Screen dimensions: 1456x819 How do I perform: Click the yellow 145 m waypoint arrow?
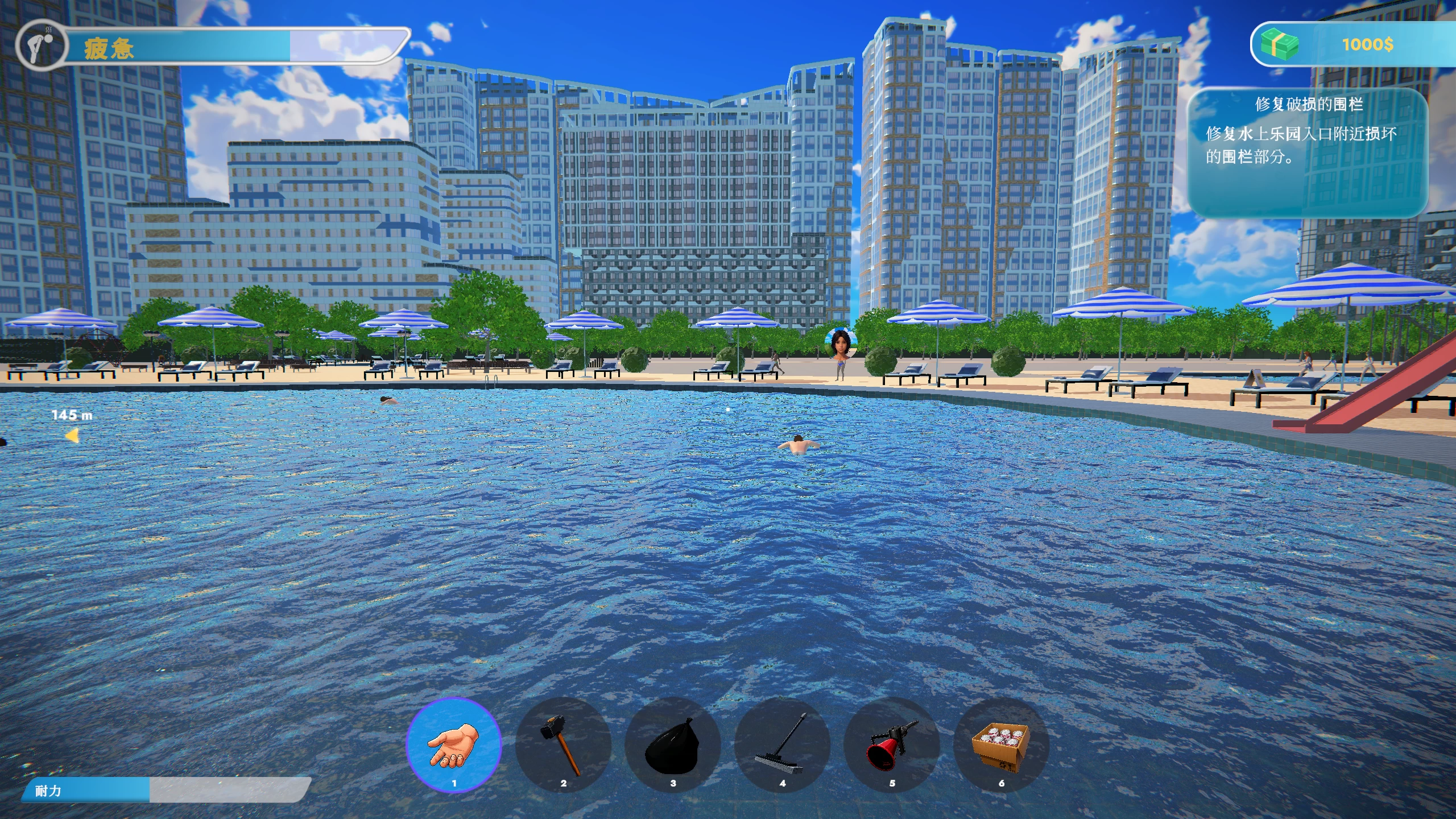(72, 436)
